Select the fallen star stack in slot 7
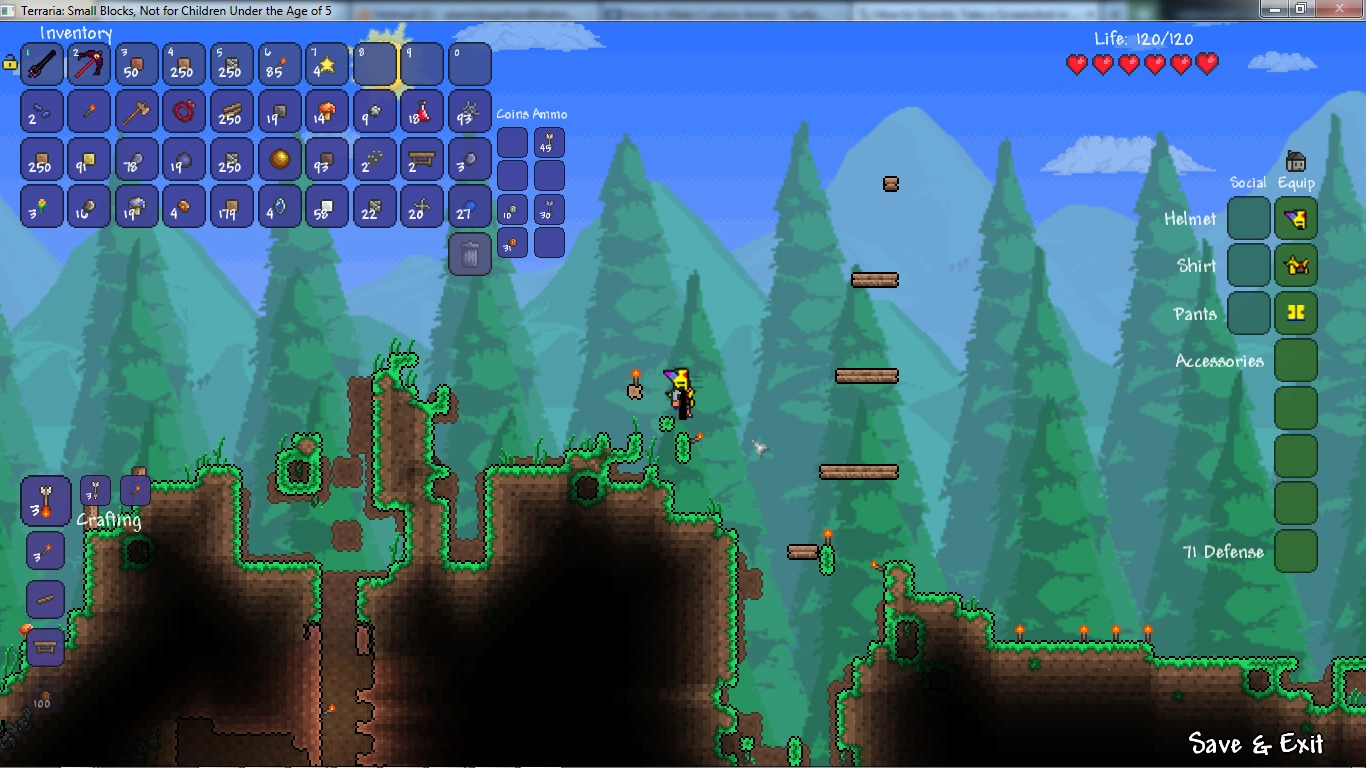The height and width of the screenshot is (768, 1366). click(x=324, y=65)
